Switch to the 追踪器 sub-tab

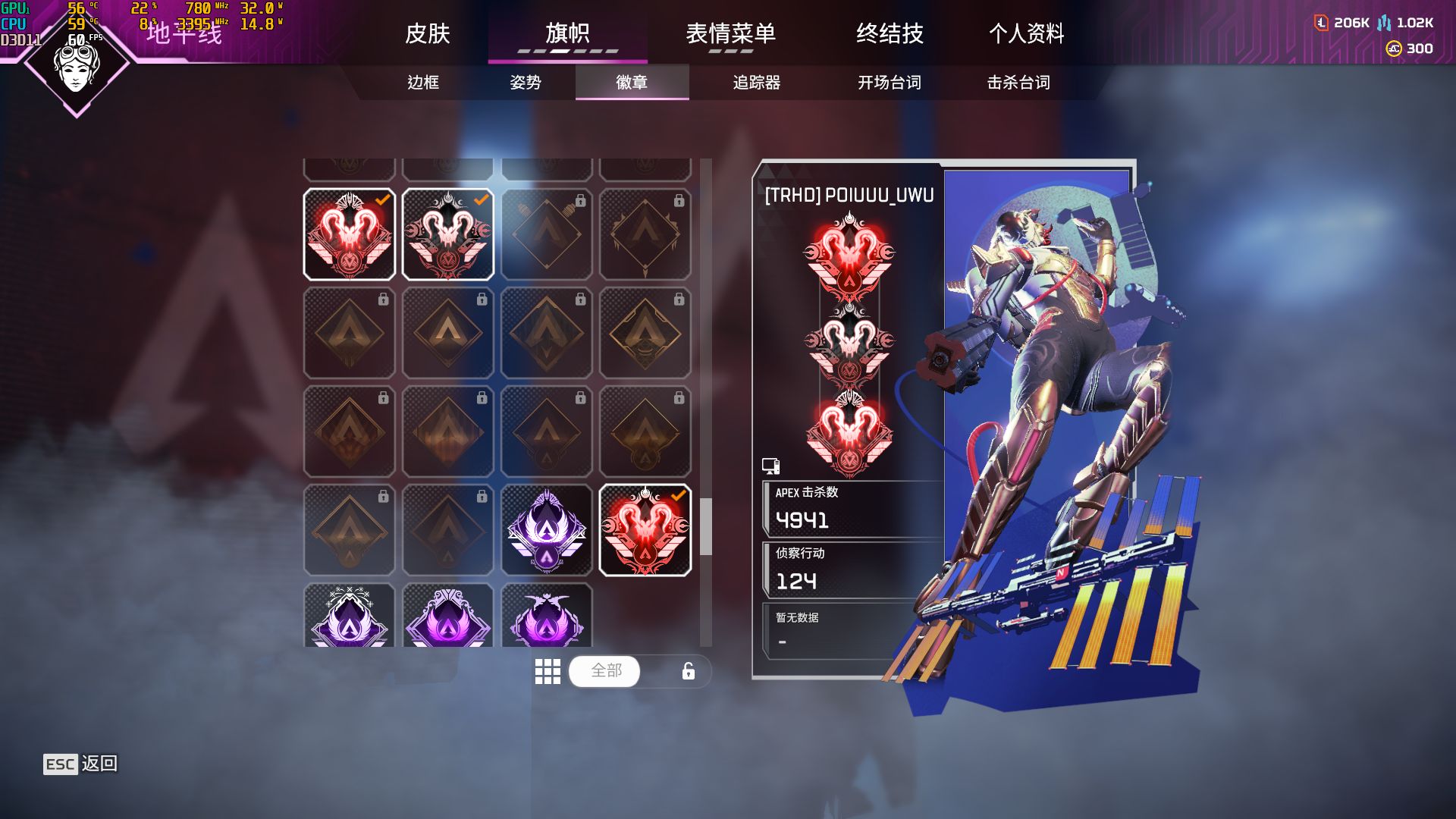coord(757,84)
